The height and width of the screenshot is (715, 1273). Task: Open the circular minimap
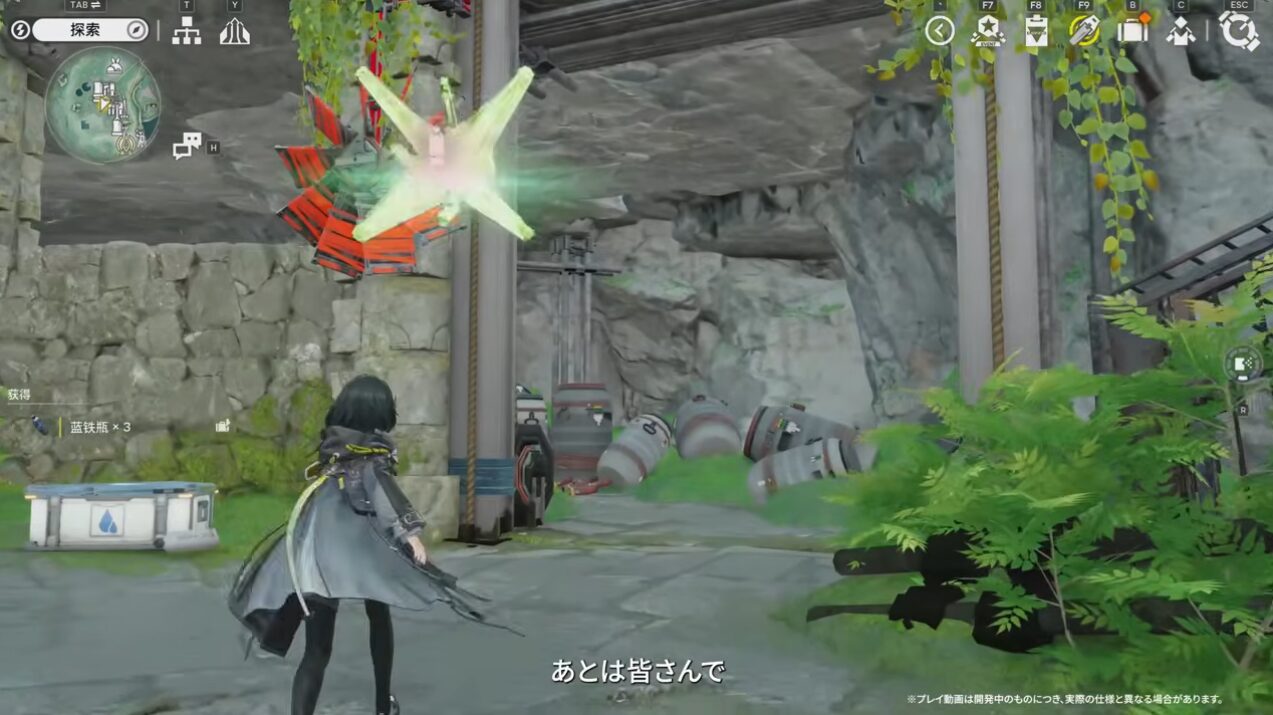pos(103,104)
